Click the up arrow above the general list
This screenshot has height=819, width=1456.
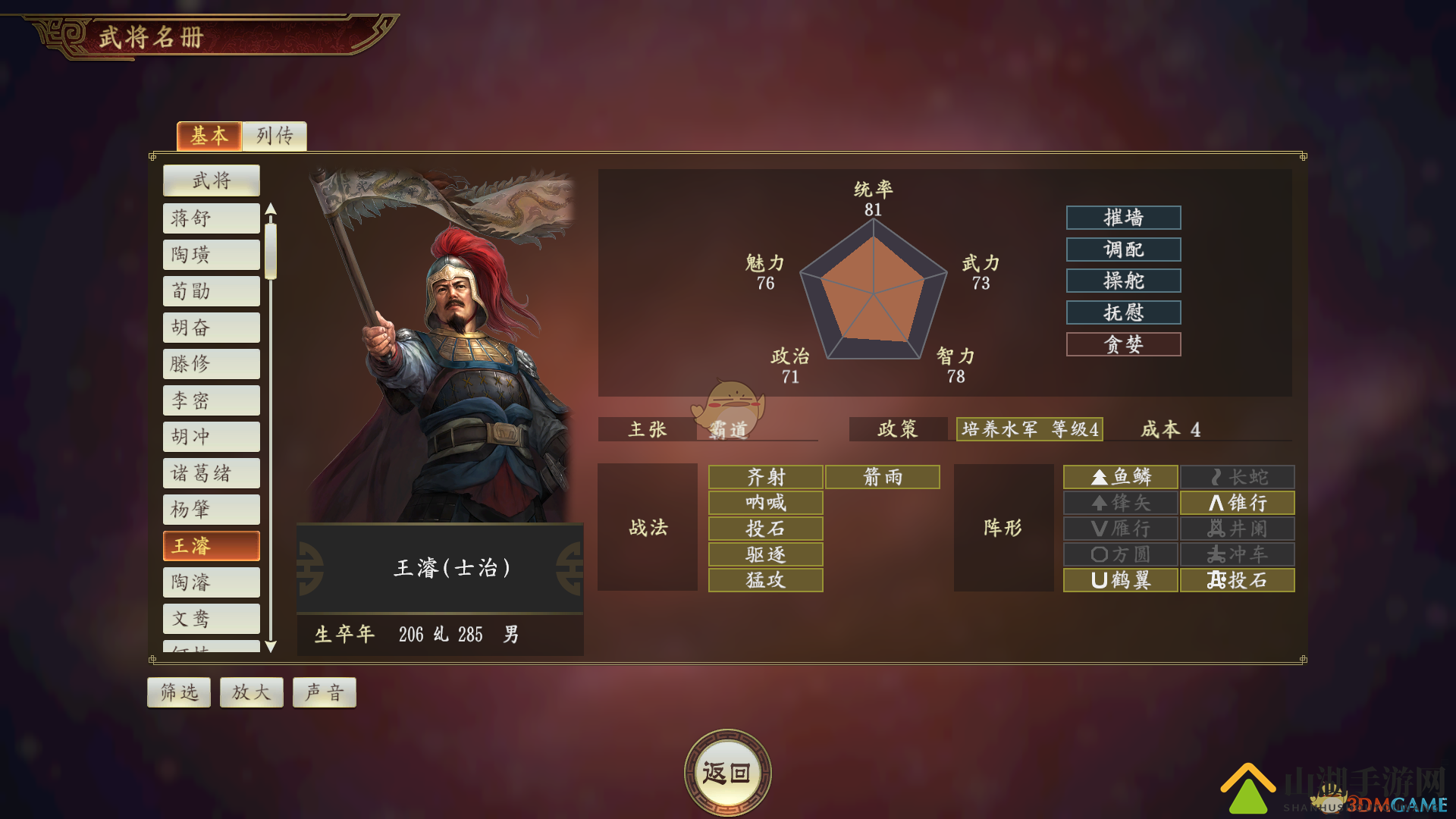point(269,210)
